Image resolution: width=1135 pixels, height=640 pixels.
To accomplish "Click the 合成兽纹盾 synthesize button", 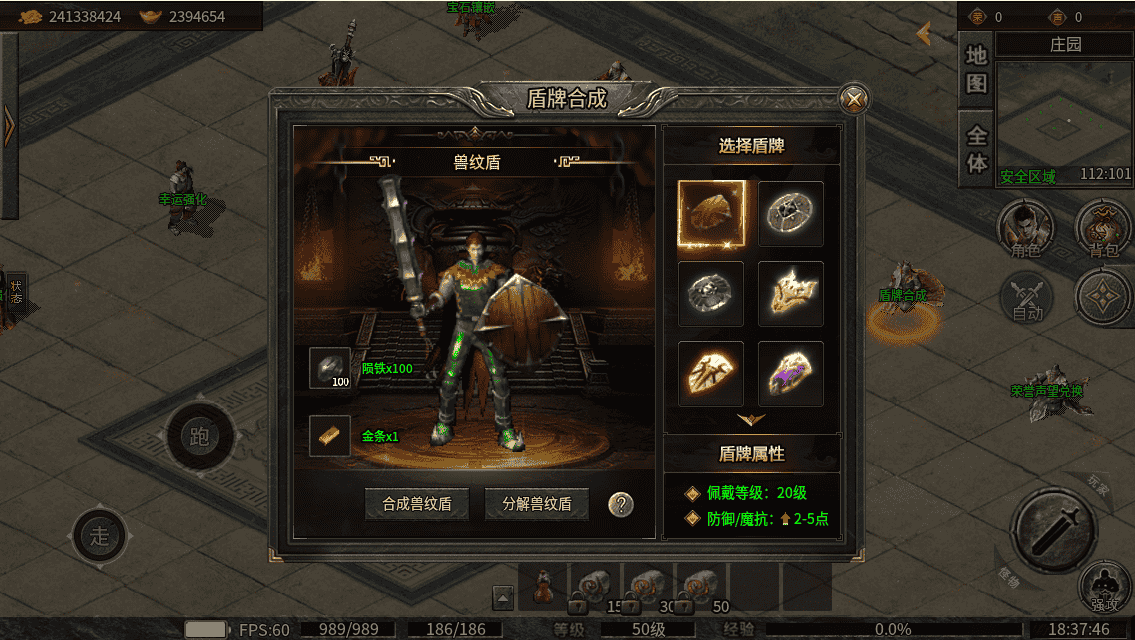I will pyautogui.click(x=417, y=504).
